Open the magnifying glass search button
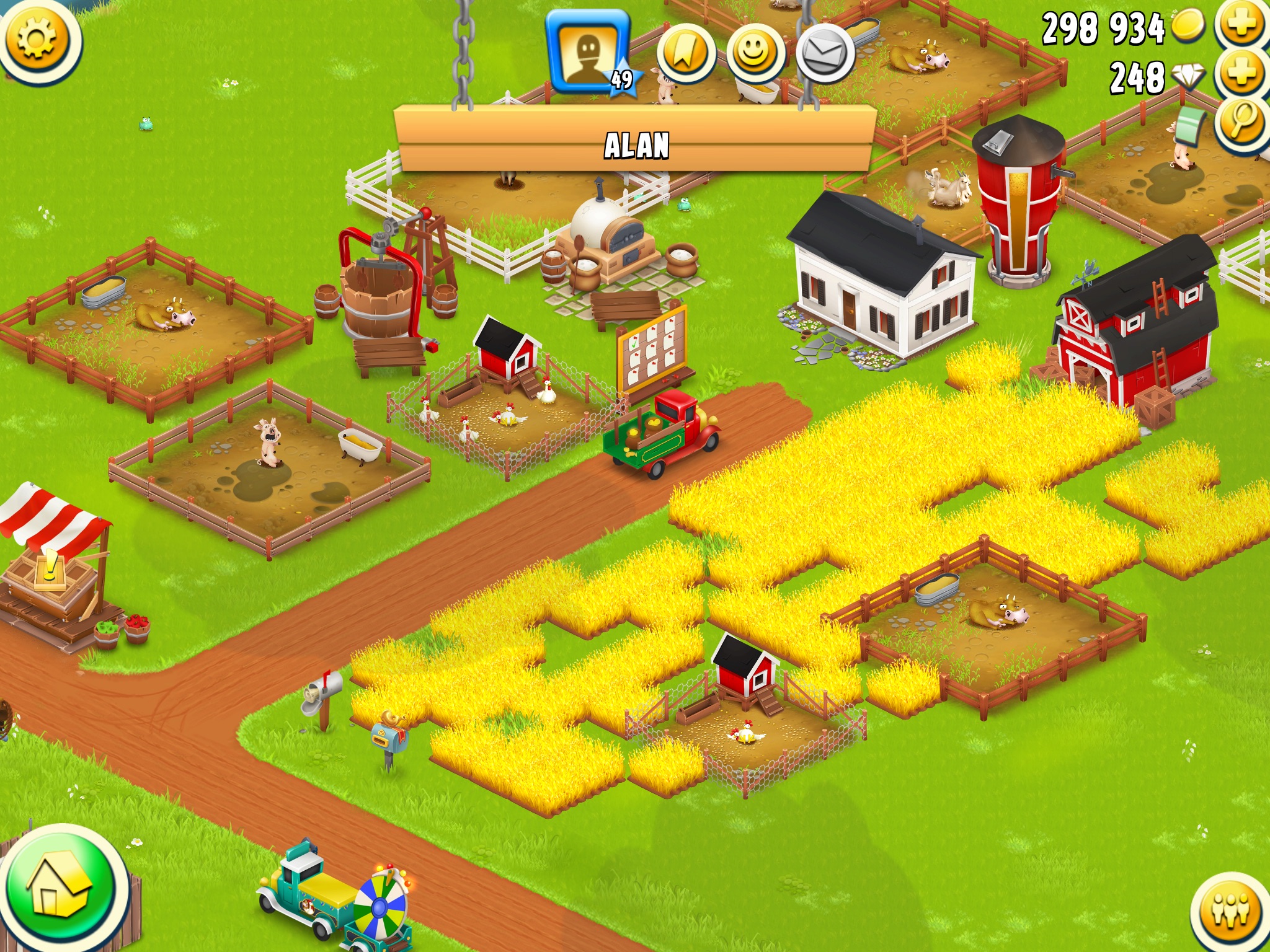 pyautogui.click(x=1242, y=121)
